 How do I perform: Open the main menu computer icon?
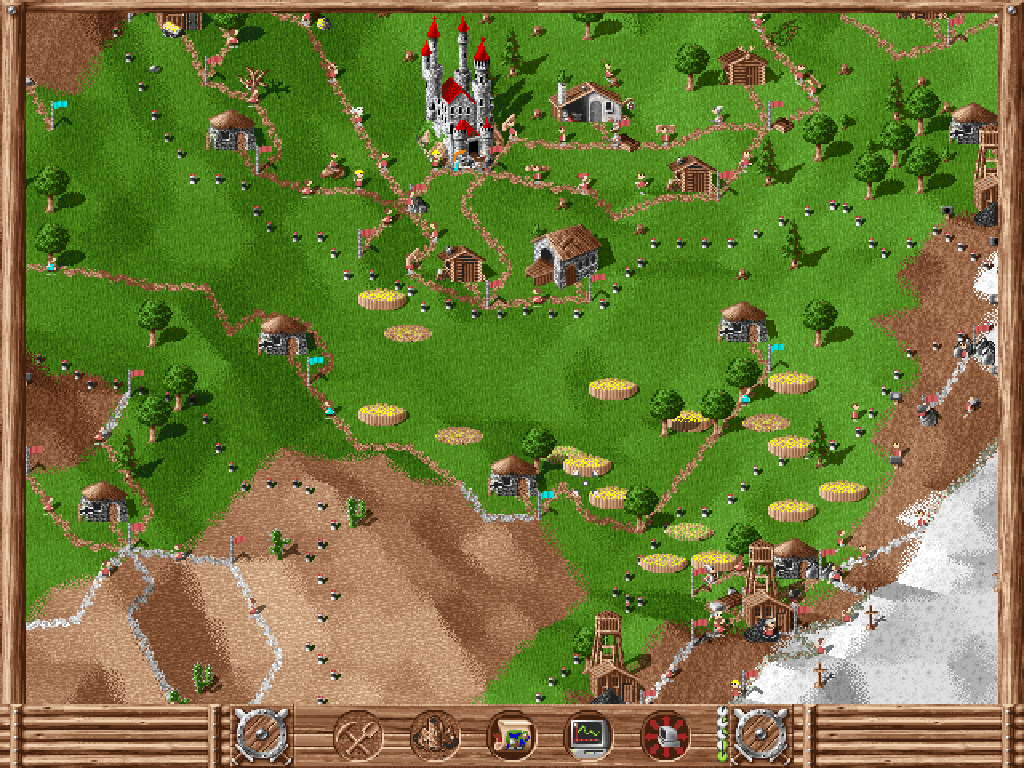(665, 736)
